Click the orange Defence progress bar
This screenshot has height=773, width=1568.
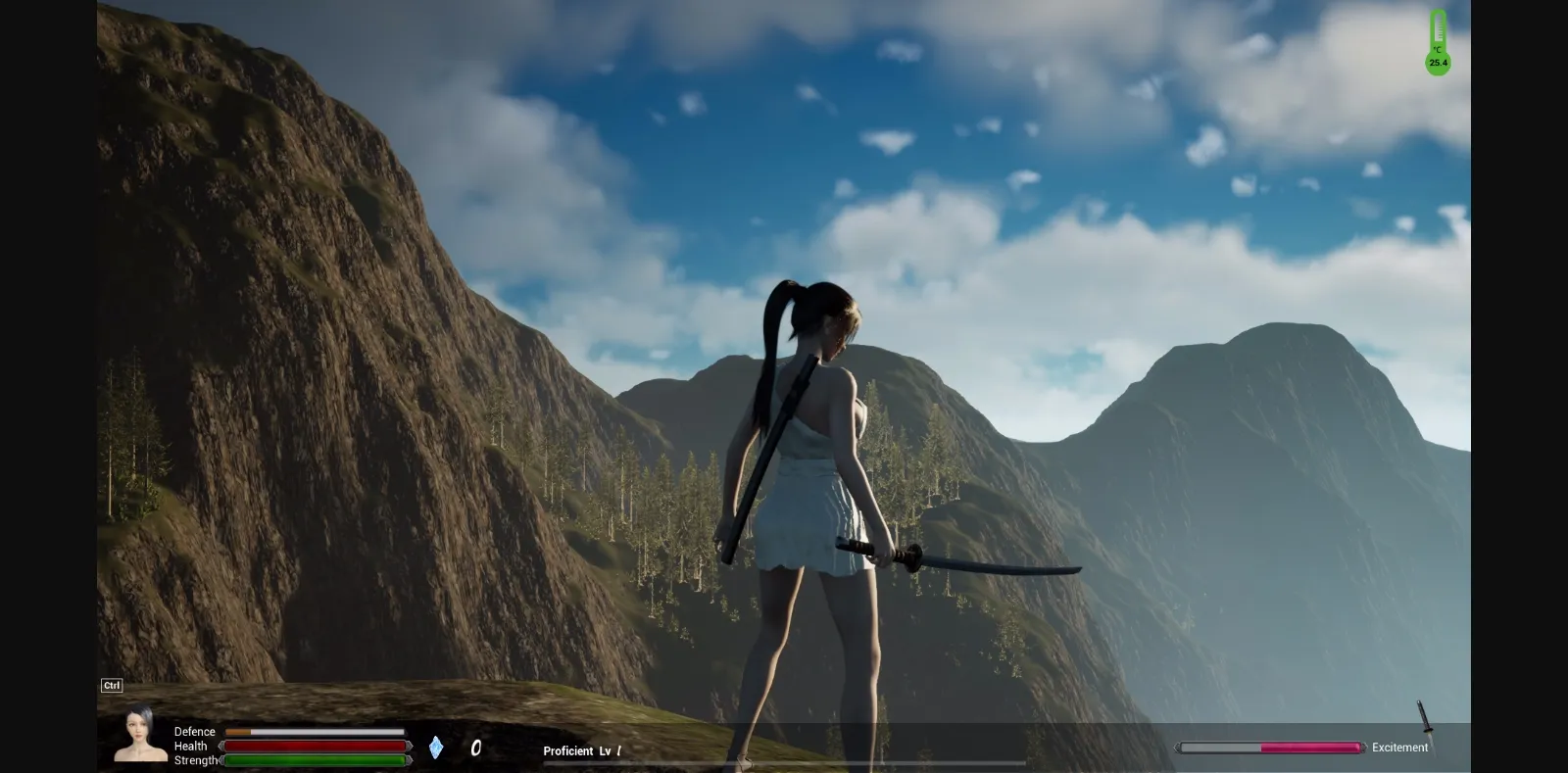[237, 731]
